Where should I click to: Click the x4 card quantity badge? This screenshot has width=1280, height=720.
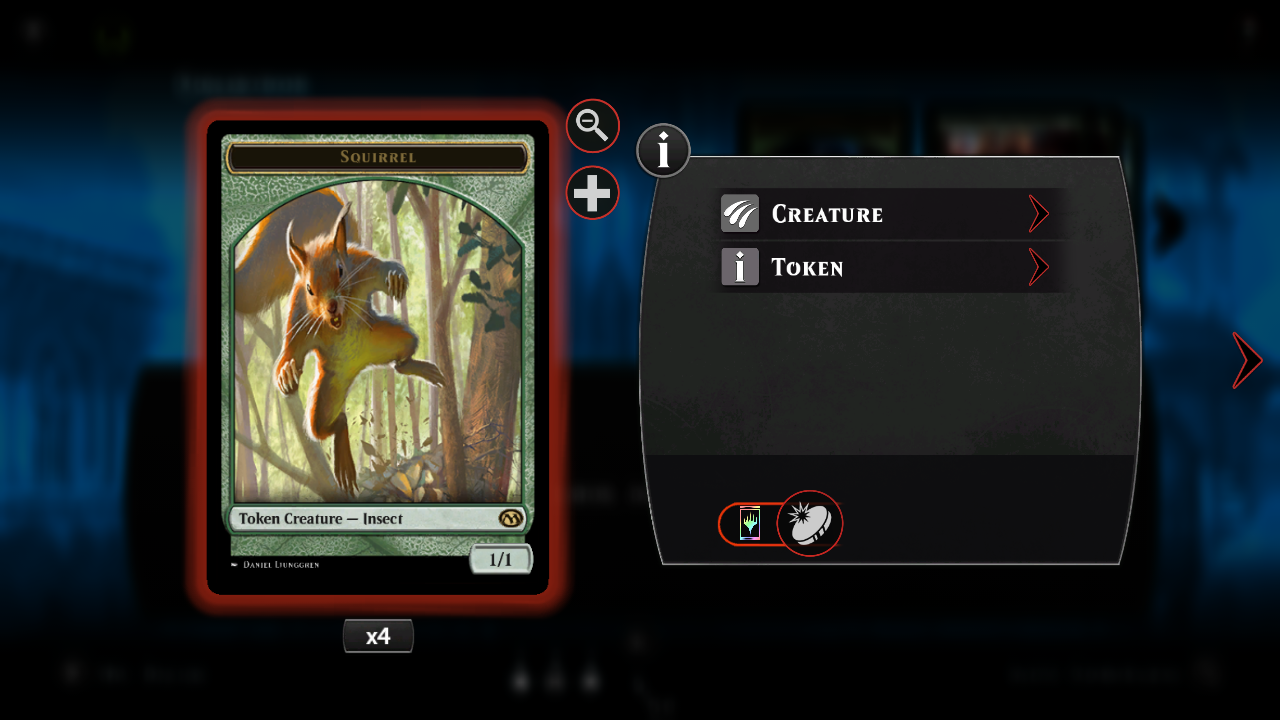(x=378, y=636)
